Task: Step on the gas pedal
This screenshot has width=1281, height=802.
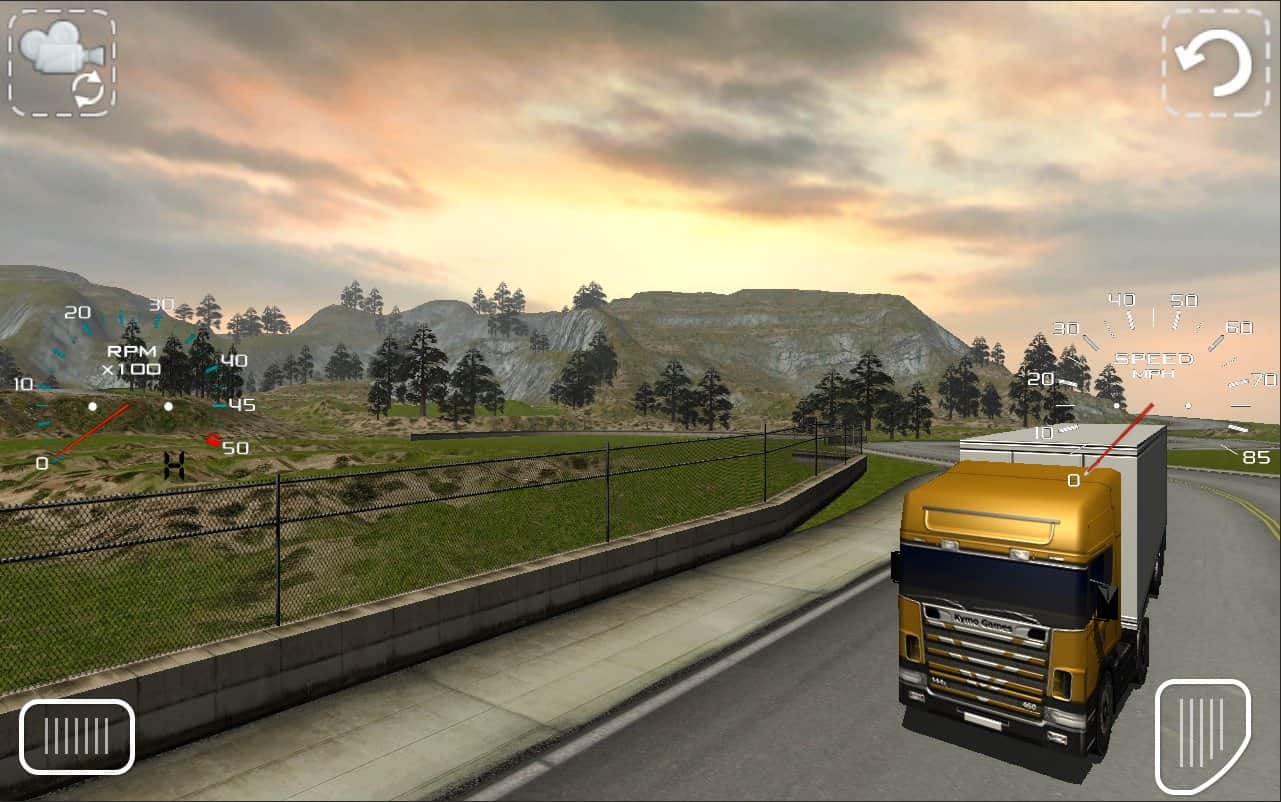Action: pos(1202,736)
